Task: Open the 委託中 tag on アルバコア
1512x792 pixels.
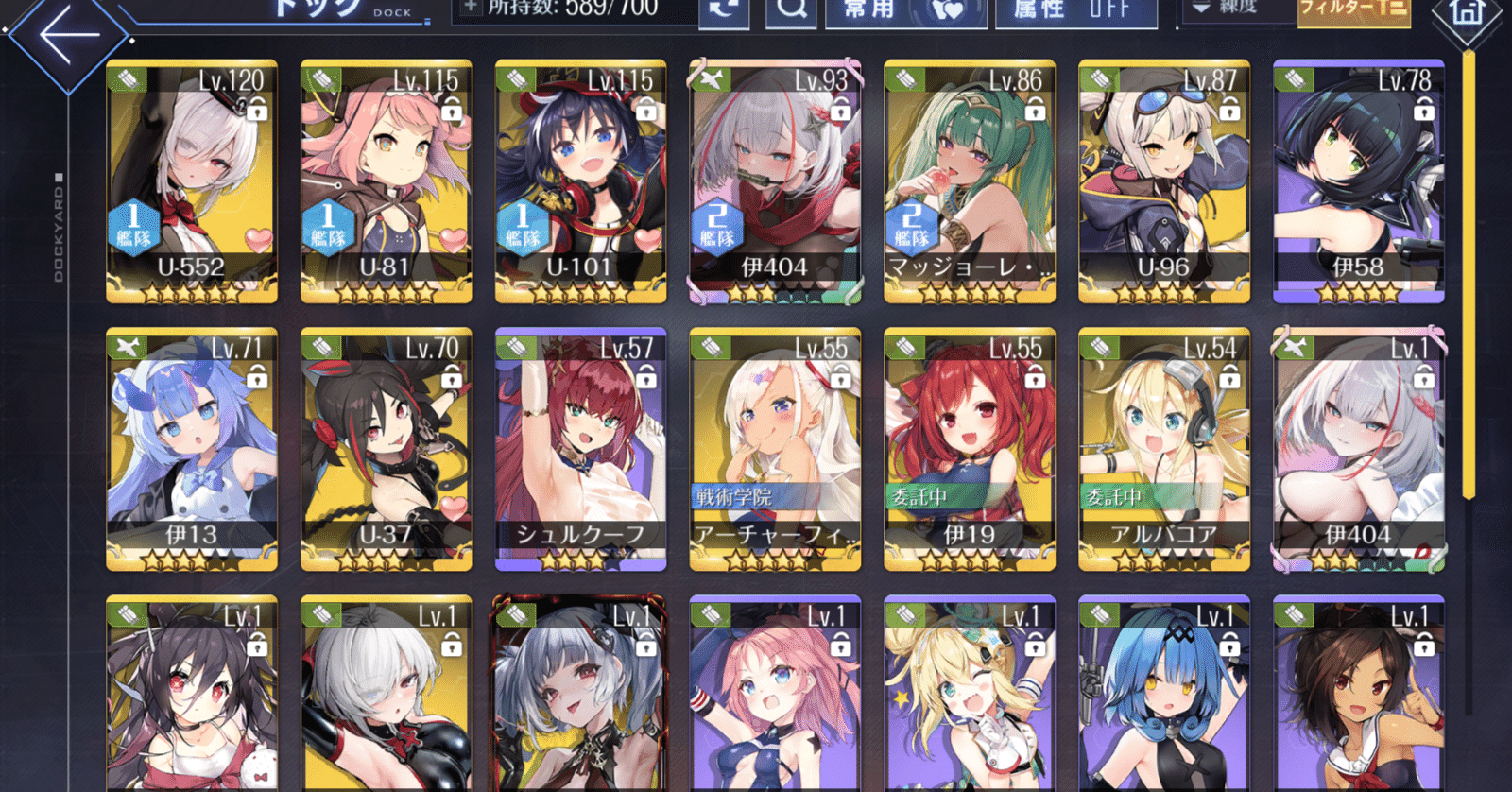Action: [x=1115, y=493]
